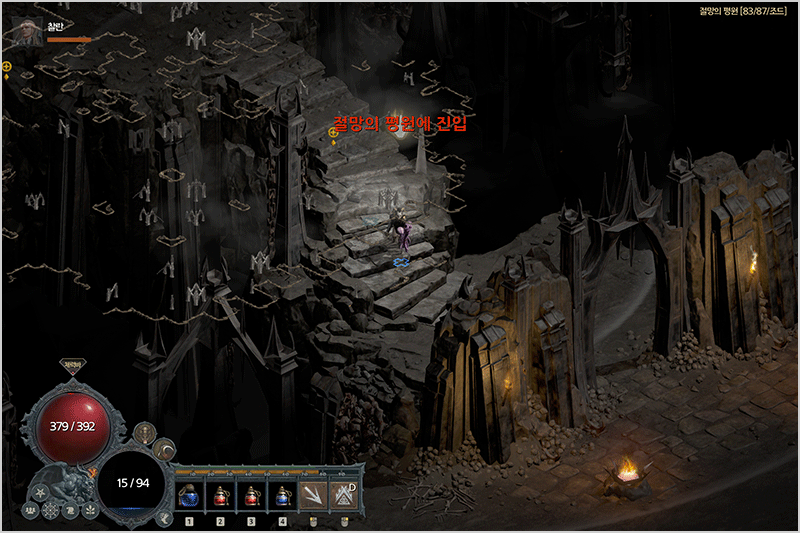Screen dimensions: 800x533
Task: Click the gem badge above the health orb
Action: tap(73, 366)
